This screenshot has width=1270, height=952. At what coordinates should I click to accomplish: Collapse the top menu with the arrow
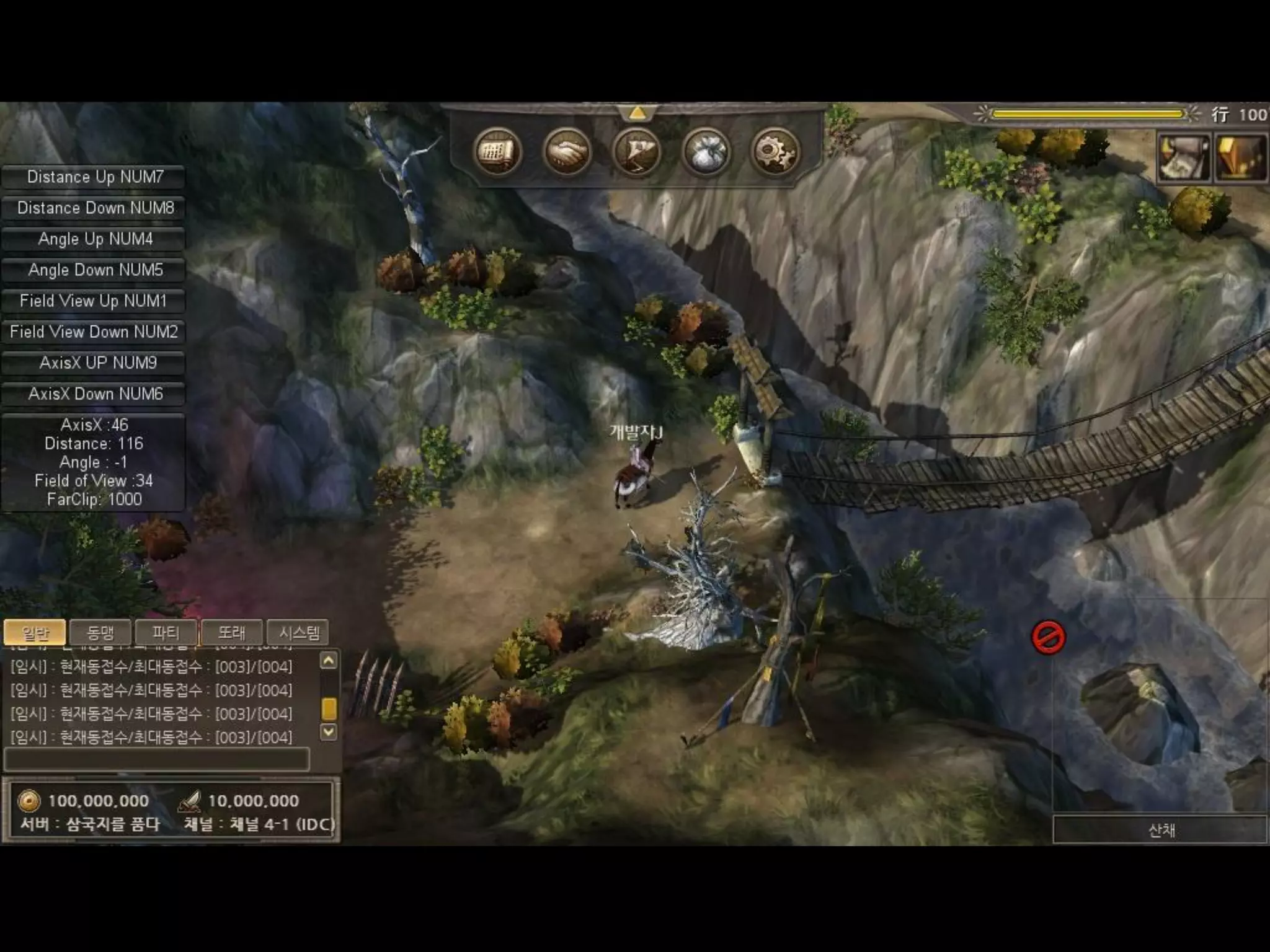637,113
